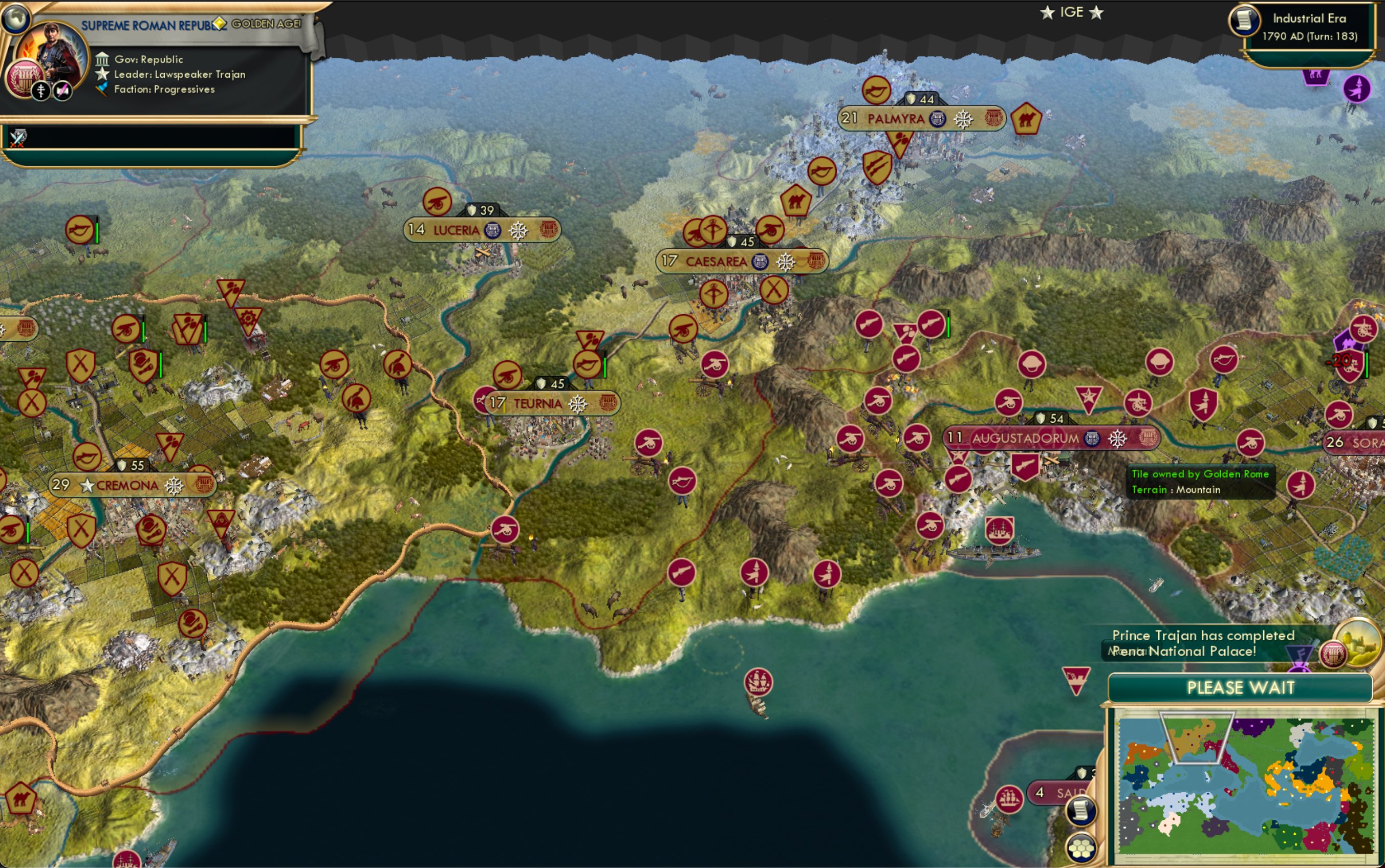Open religion overview via the cross icon
This screenshot has width=1385, height=868.
click(x=40, y=92)
